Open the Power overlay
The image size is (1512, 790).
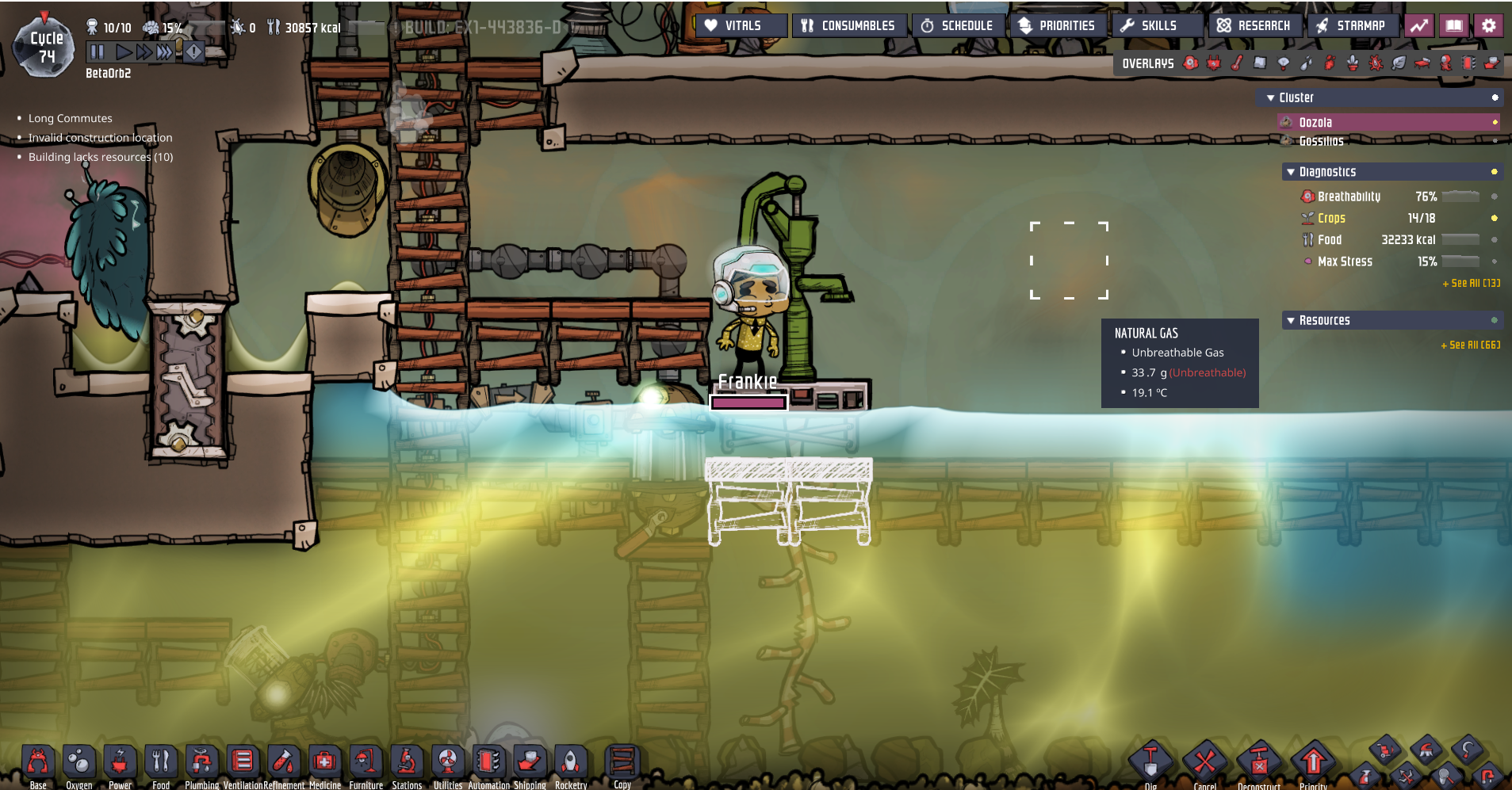[x=1212, y=63]
